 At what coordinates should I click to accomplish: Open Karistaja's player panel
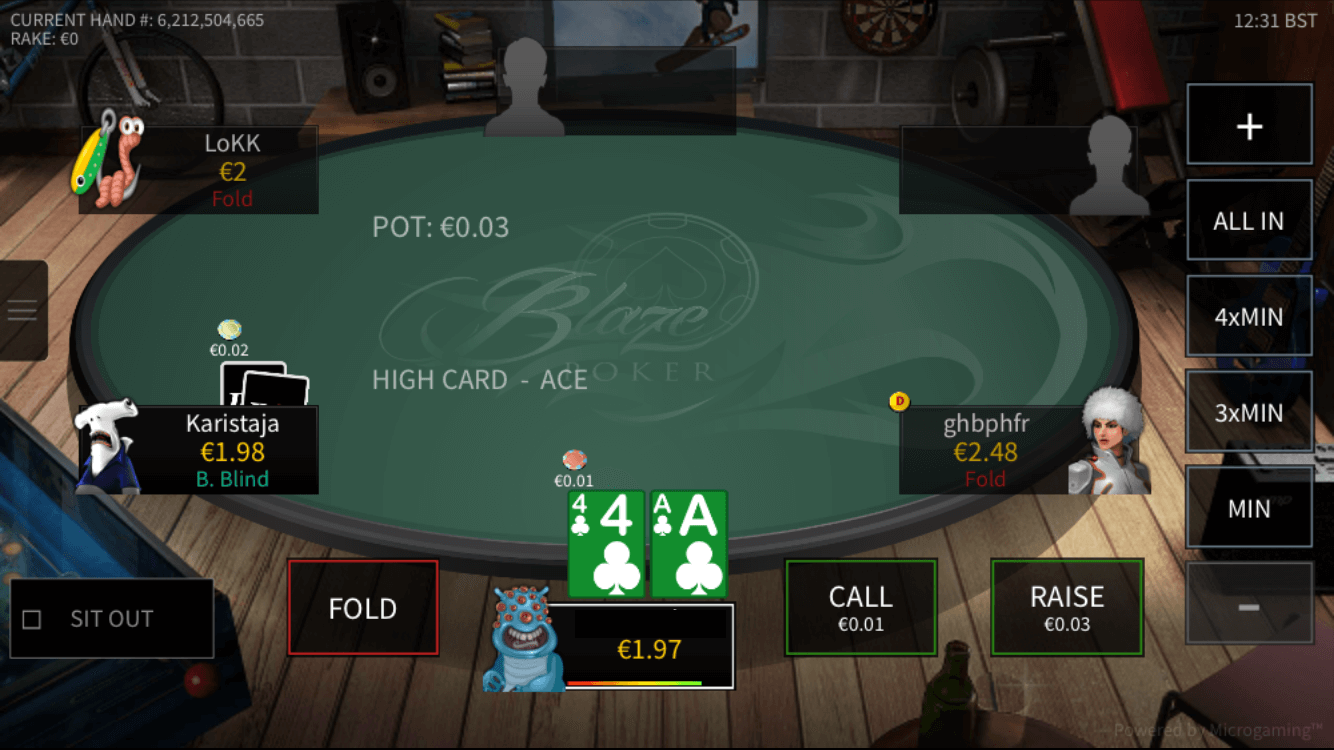point(199,450)
